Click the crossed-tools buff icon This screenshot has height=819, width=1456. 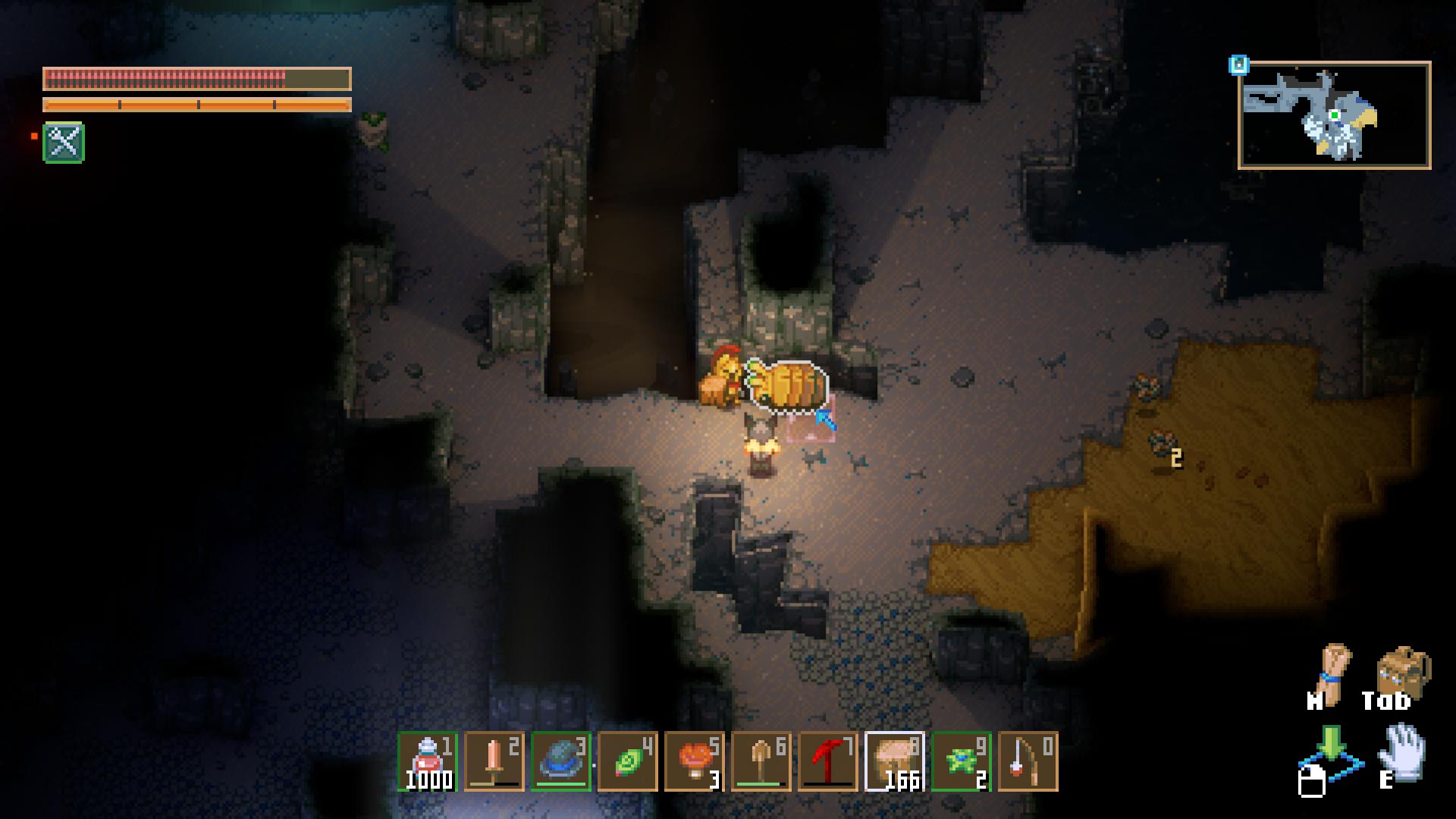64,143
